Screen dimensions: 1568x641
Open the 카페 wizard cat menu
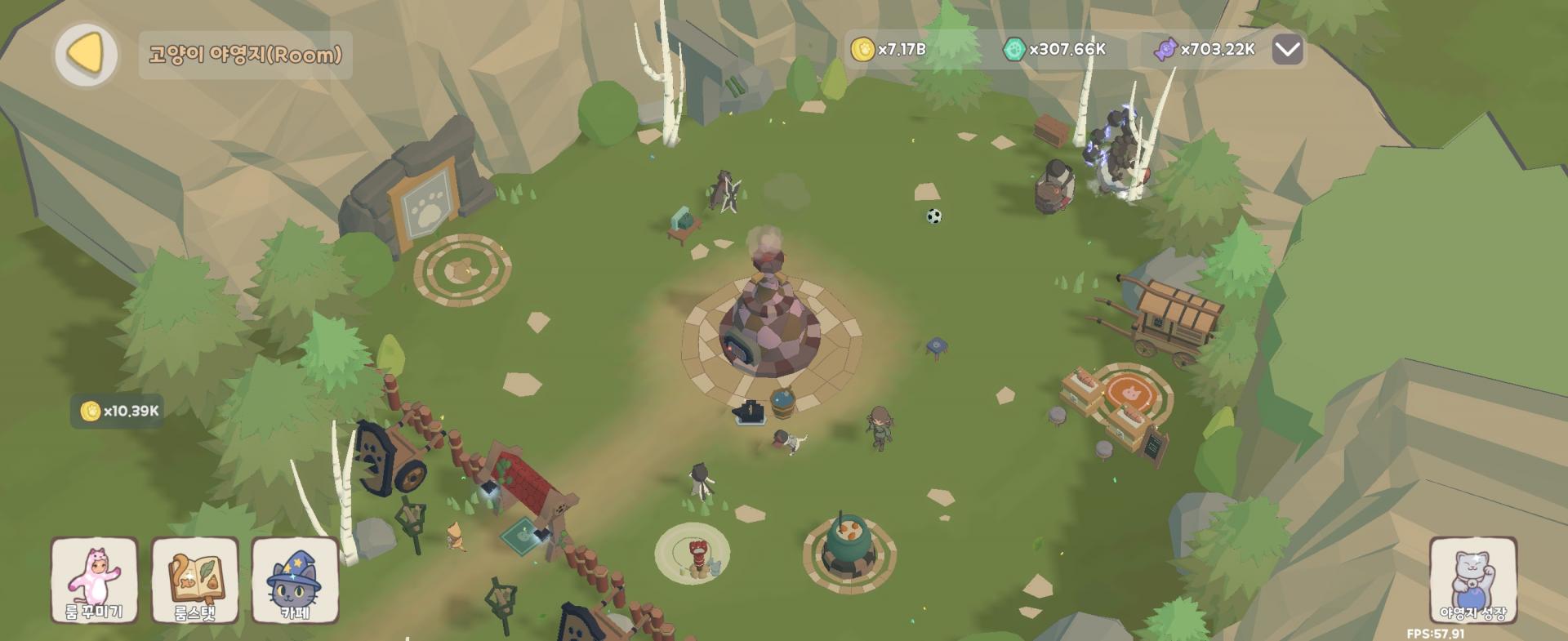tap(295, 580)
